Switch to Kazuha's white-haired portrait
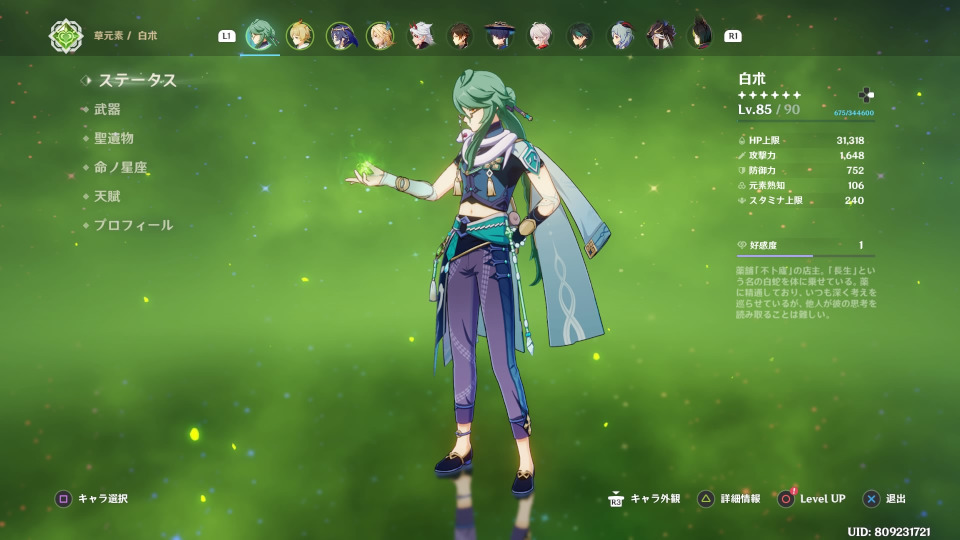Screen dimensions: 960x540 click(540, 36)
